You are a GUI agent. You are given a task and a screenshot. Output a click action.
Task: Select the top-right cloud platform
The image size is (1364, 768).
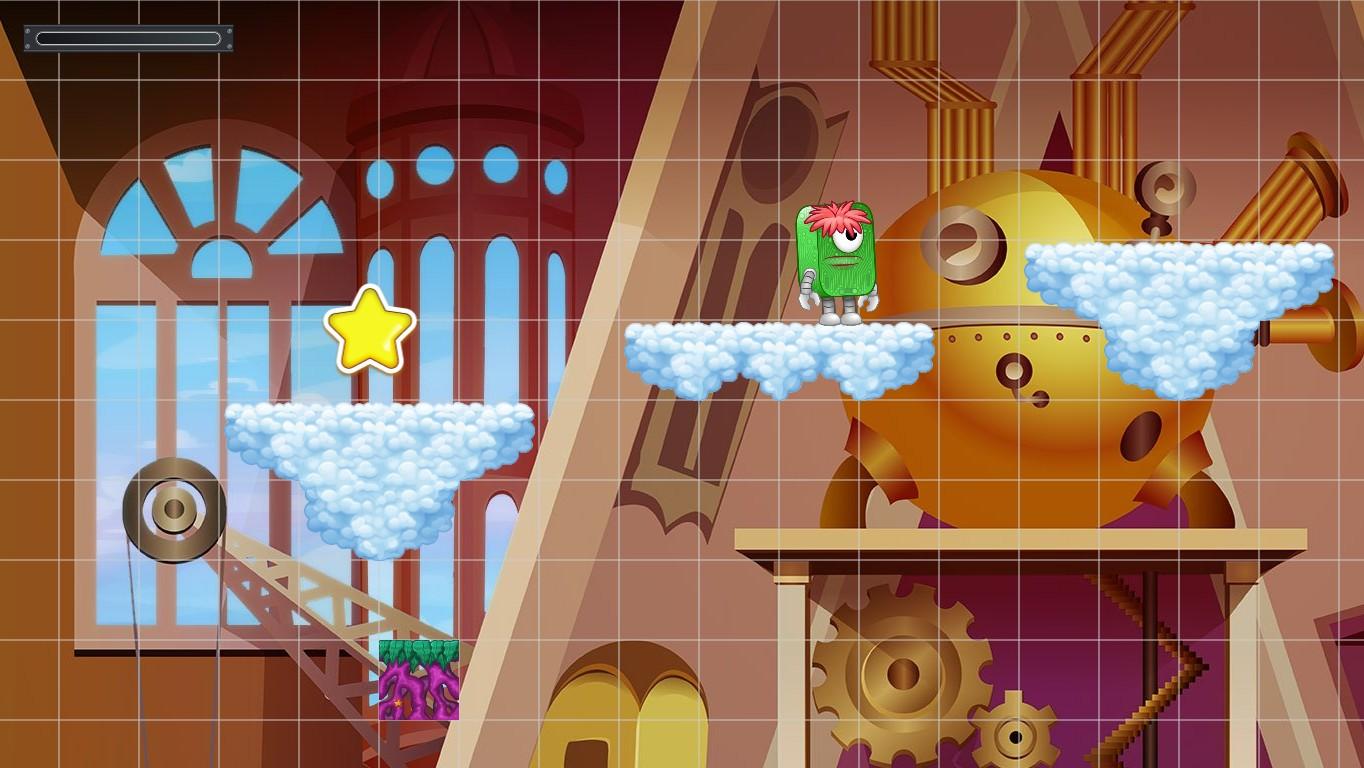(x=1180, y=290)
